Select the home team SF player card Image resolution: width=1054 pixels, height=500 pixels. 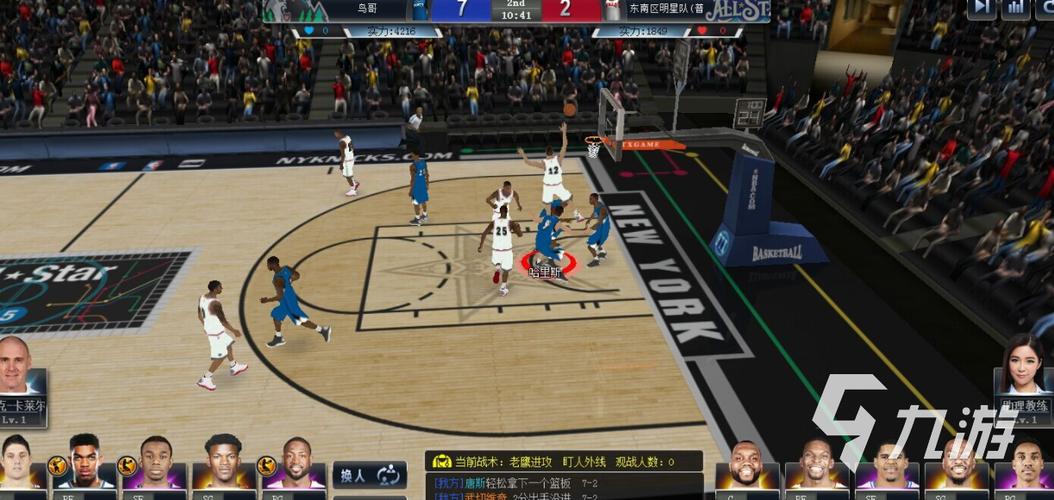click(x=155, y=463)
